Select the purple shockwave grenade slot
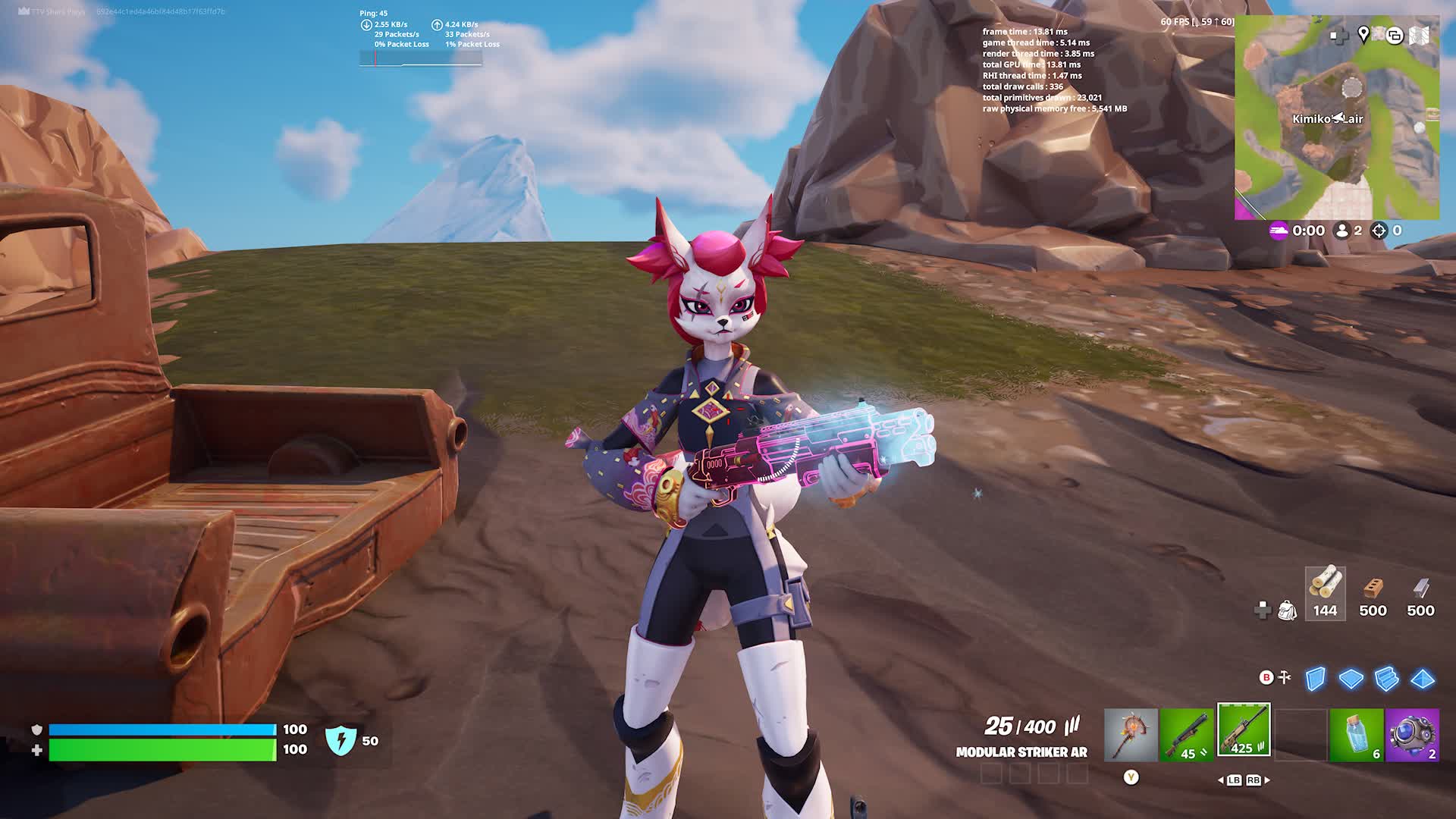This screenshot has width=1456, height=819. [x=1412, y=734]
